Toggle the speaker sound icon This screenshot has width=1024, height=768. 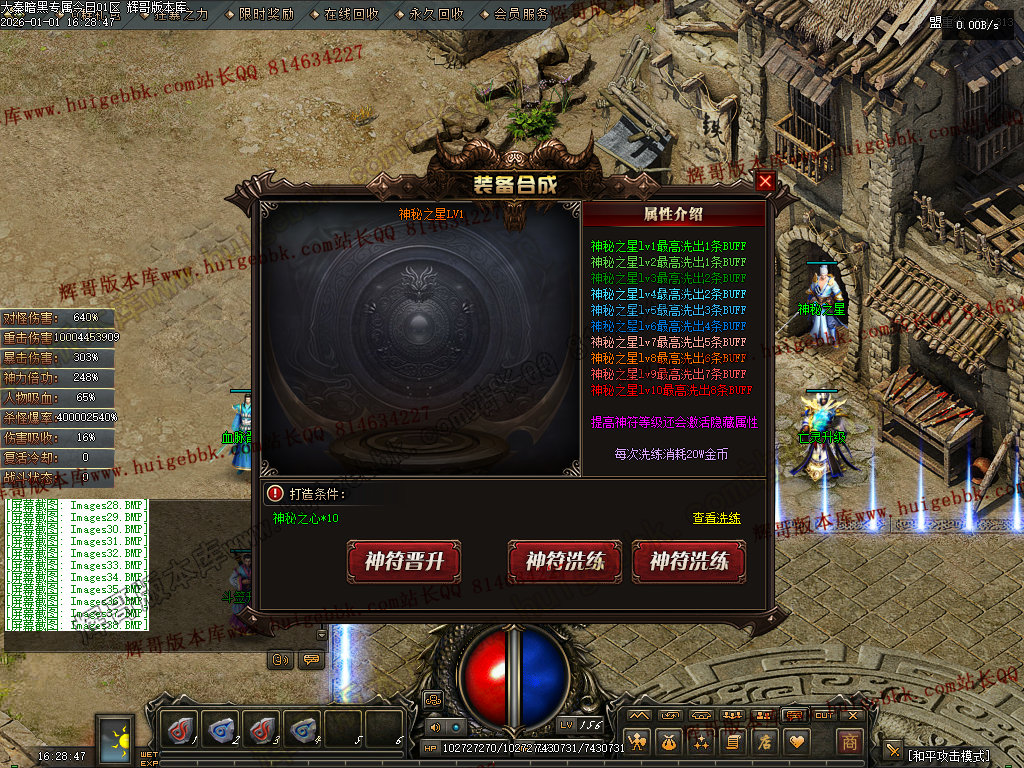[435, 727]
